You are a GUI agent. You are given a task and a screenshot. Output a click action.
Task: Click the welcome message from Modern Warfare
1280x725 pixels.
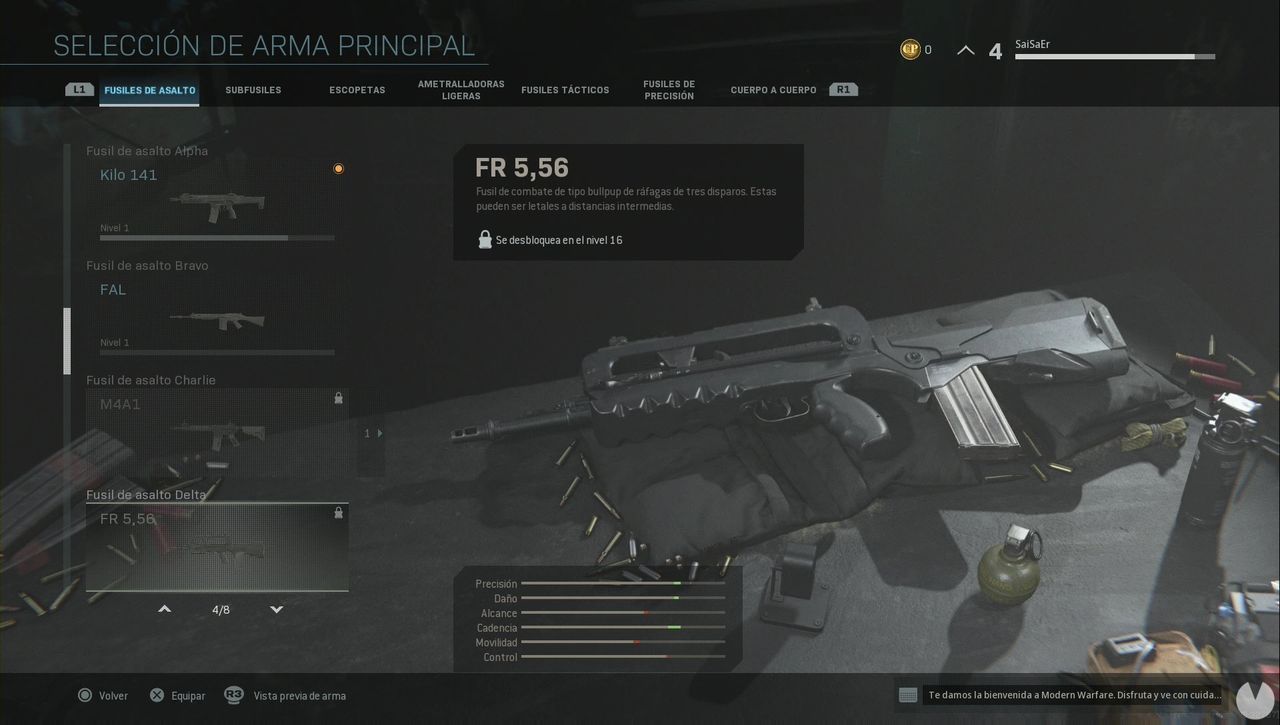(x=1075, y=694)
